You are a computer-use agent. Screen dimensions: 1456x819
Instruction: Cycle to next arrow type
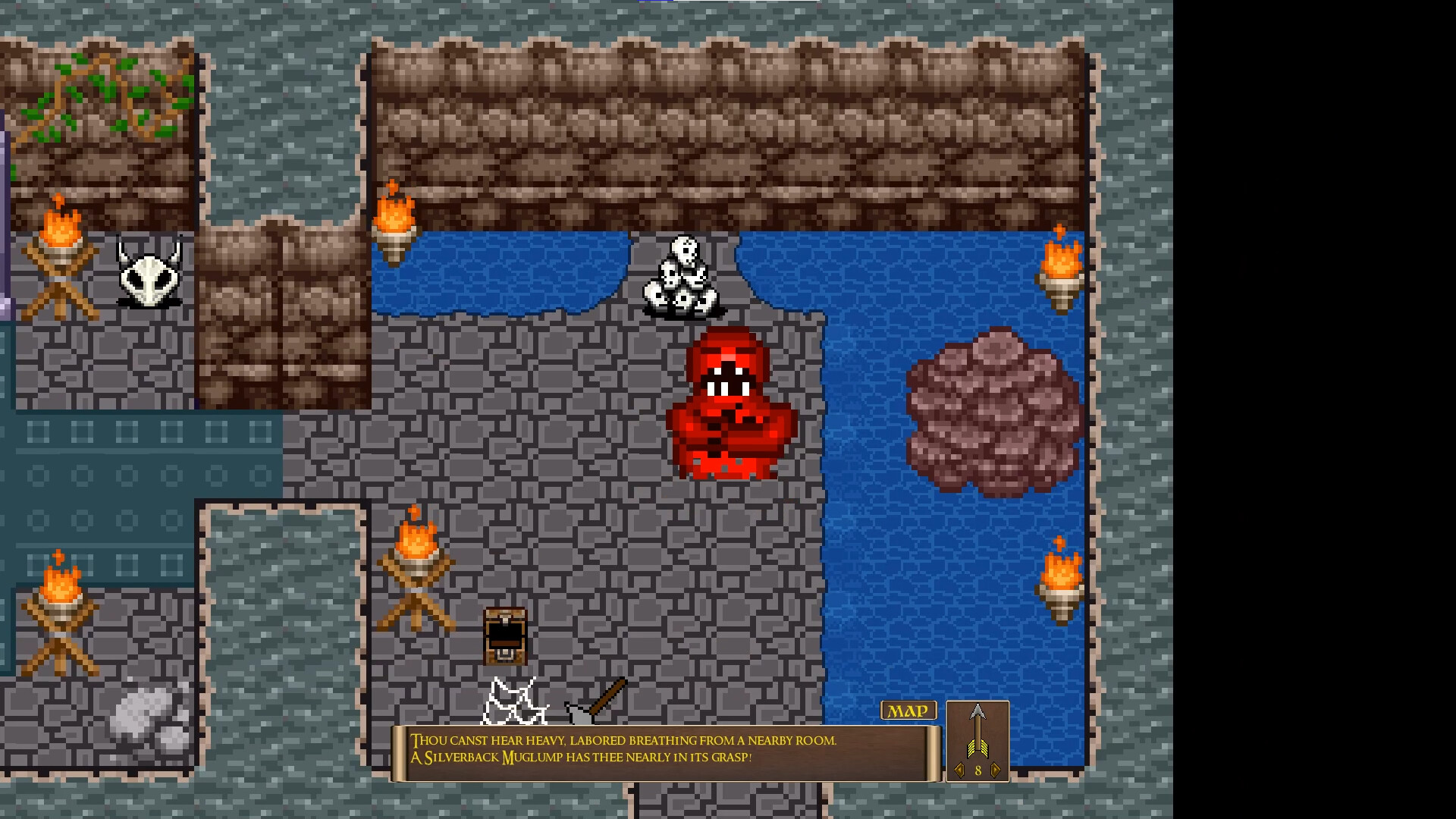(996, 768)
